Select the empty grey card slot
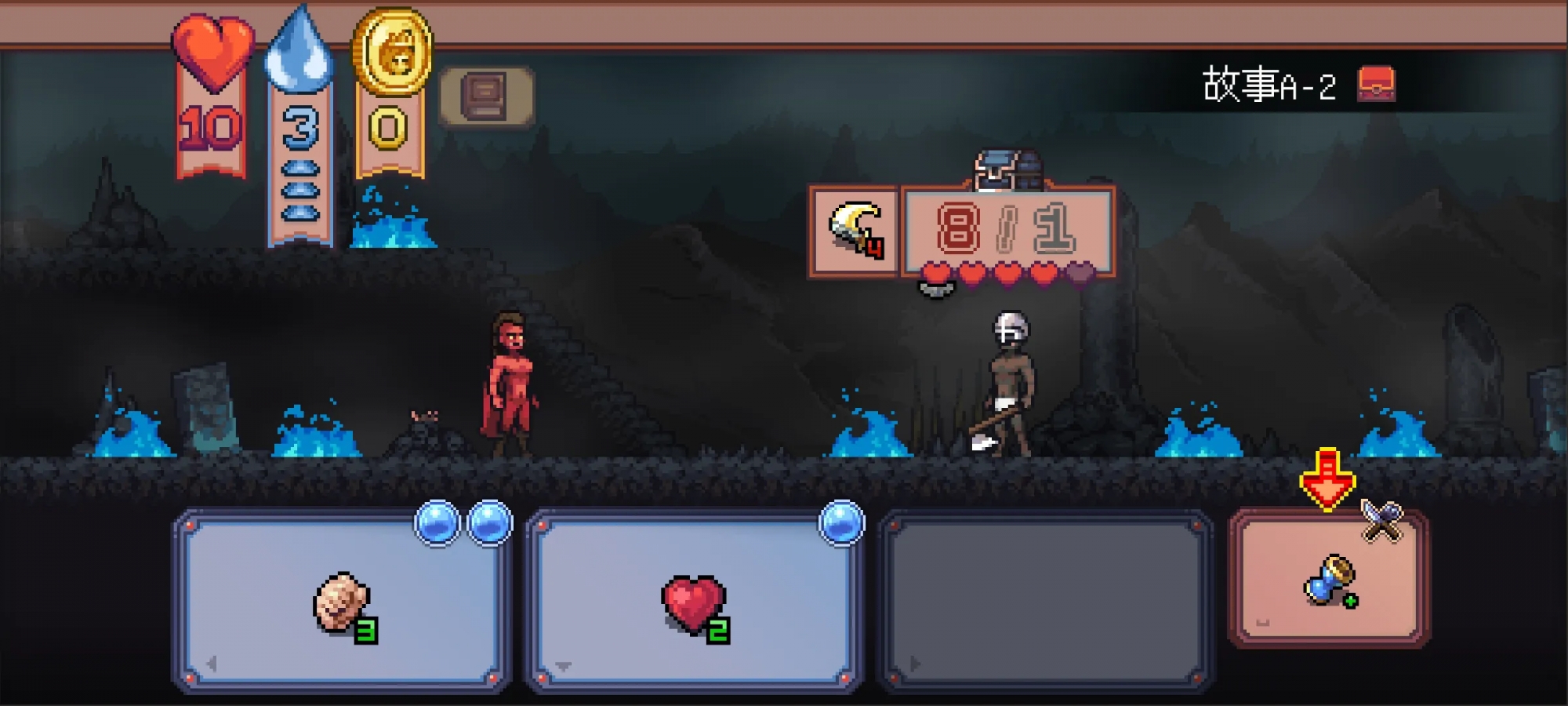The width and height of the screenshot is (1568, 706). coord(1046,602)
